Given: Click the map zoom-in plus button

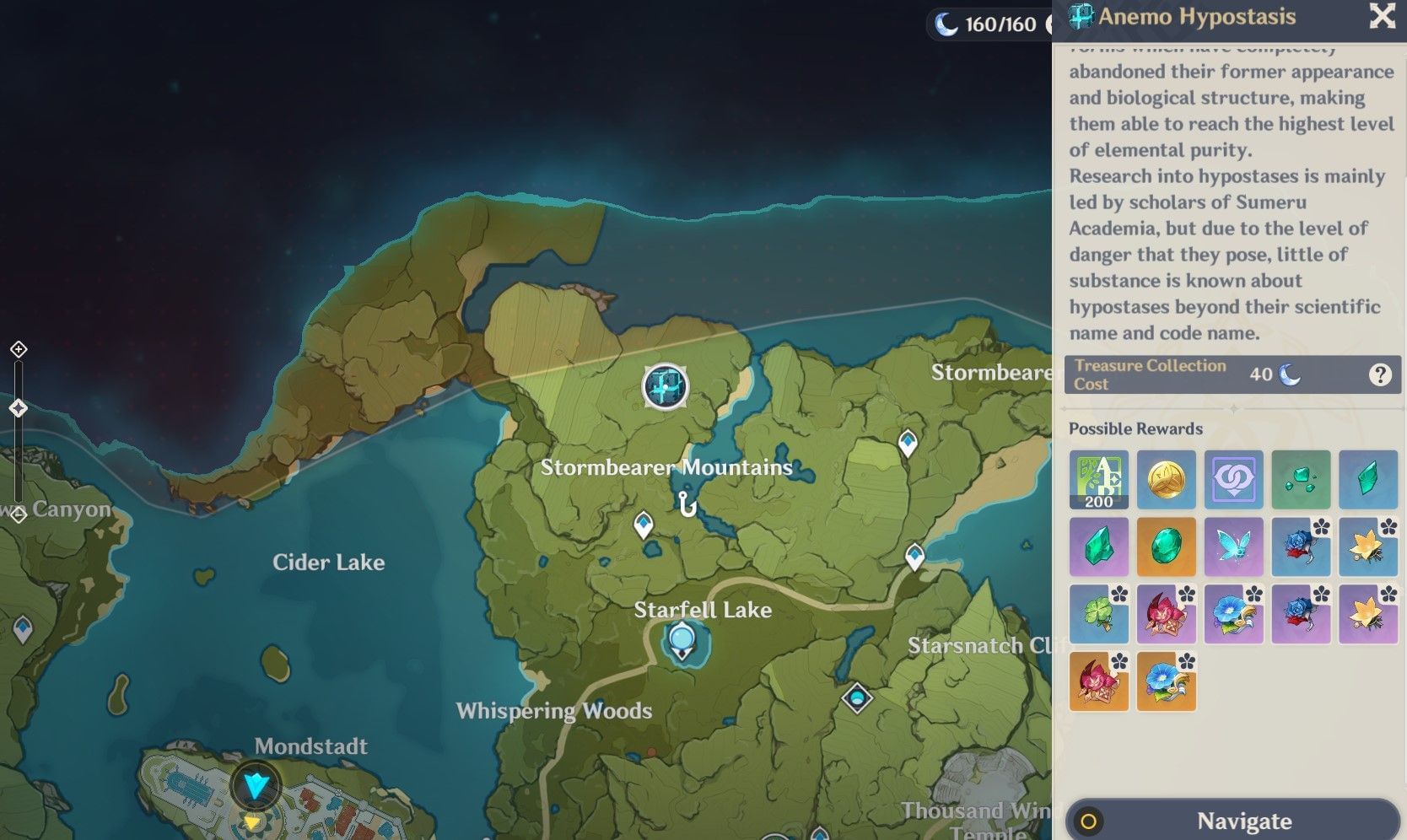Looking at the screenshot, I should click(19, 349).
